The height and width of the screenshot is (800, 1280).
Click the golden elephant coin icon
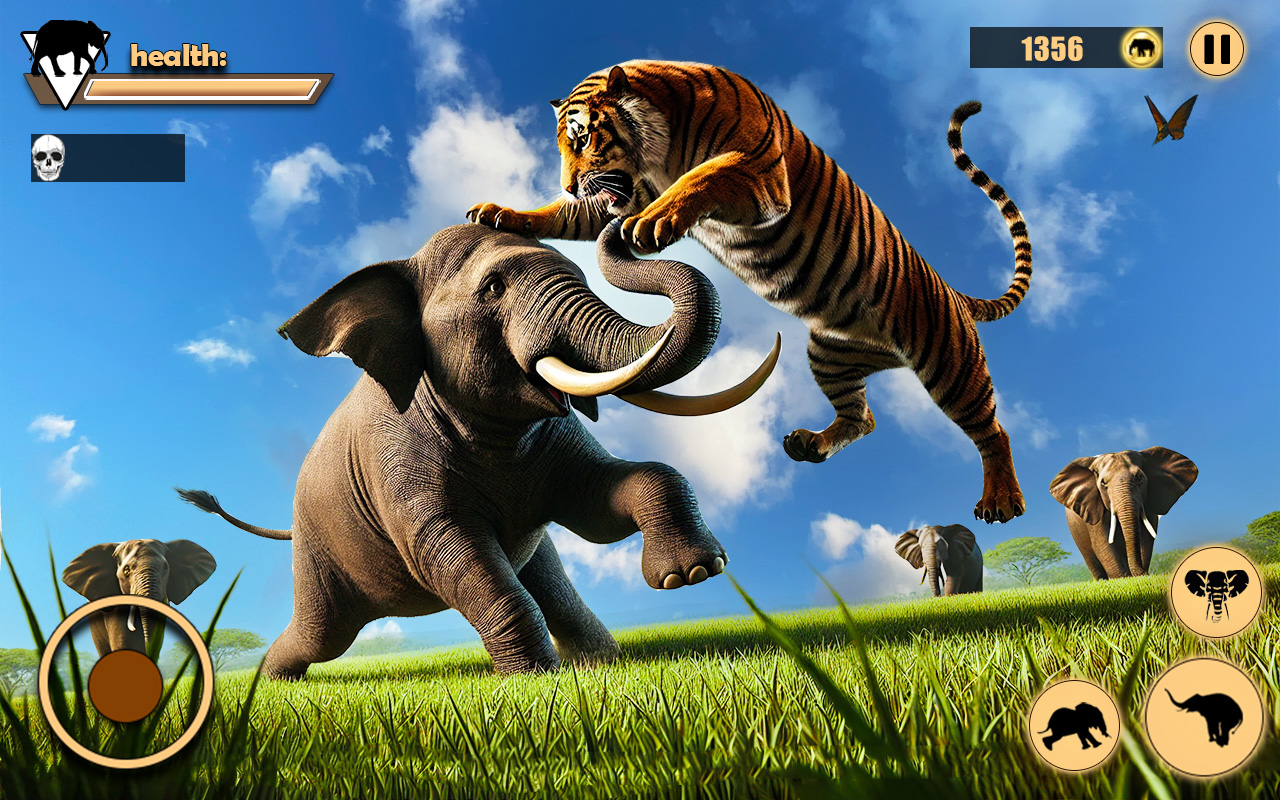point(1140,47)
